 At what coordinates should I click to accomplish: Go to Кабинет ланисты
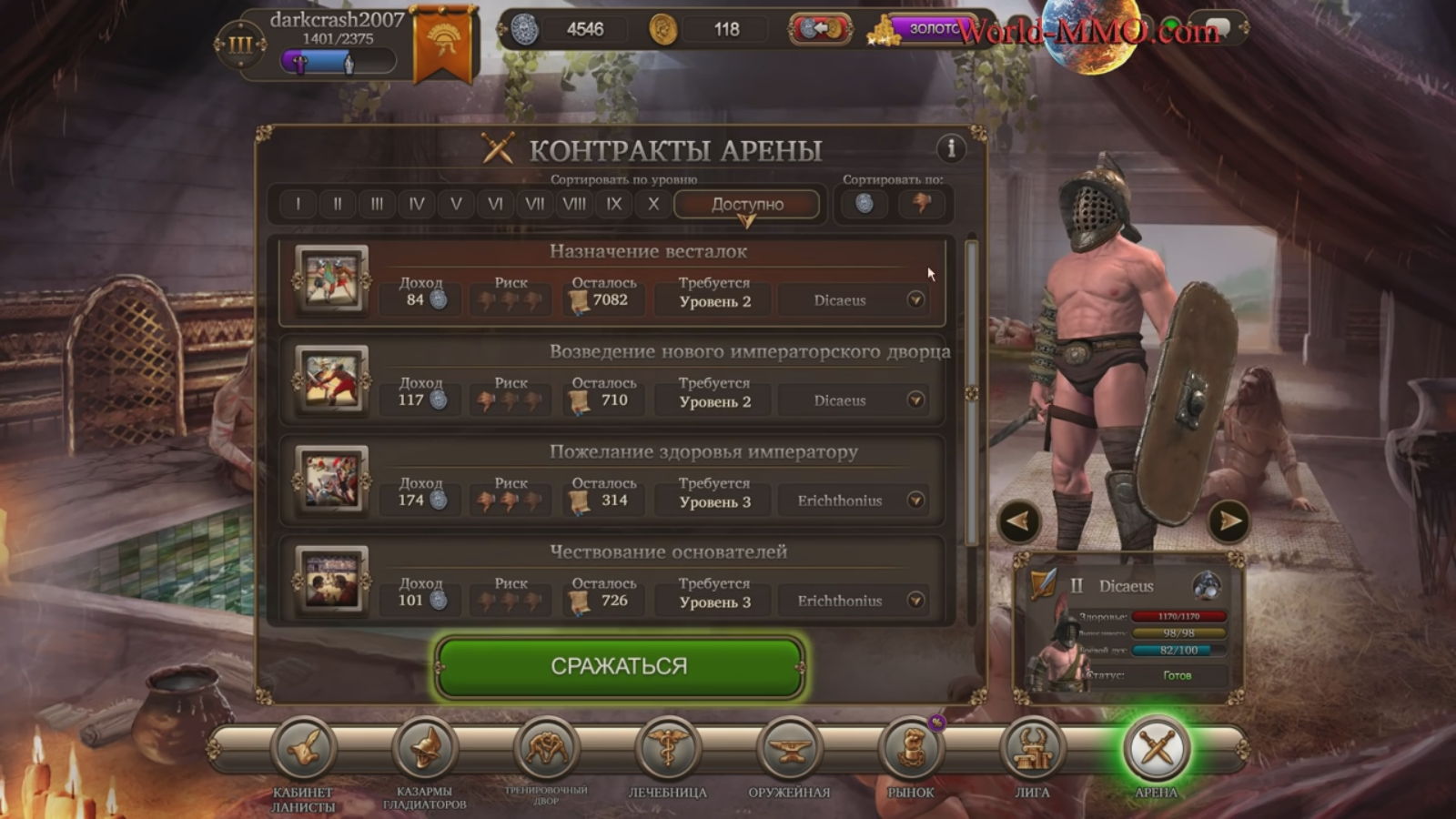click(303, 749)
